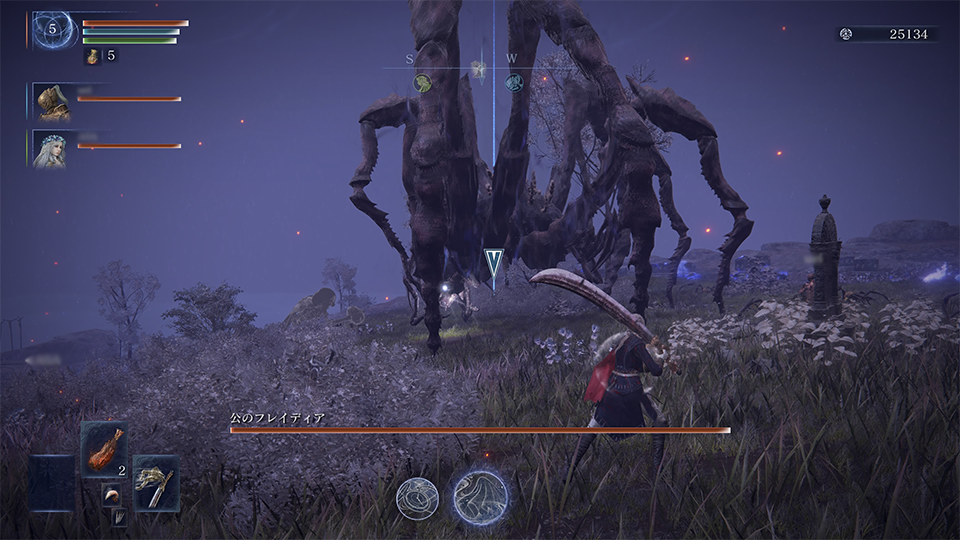The width and height of the screenshot is (960, 540).
Task: Click the rune currency icon
Action: click(x=847, y=34)
